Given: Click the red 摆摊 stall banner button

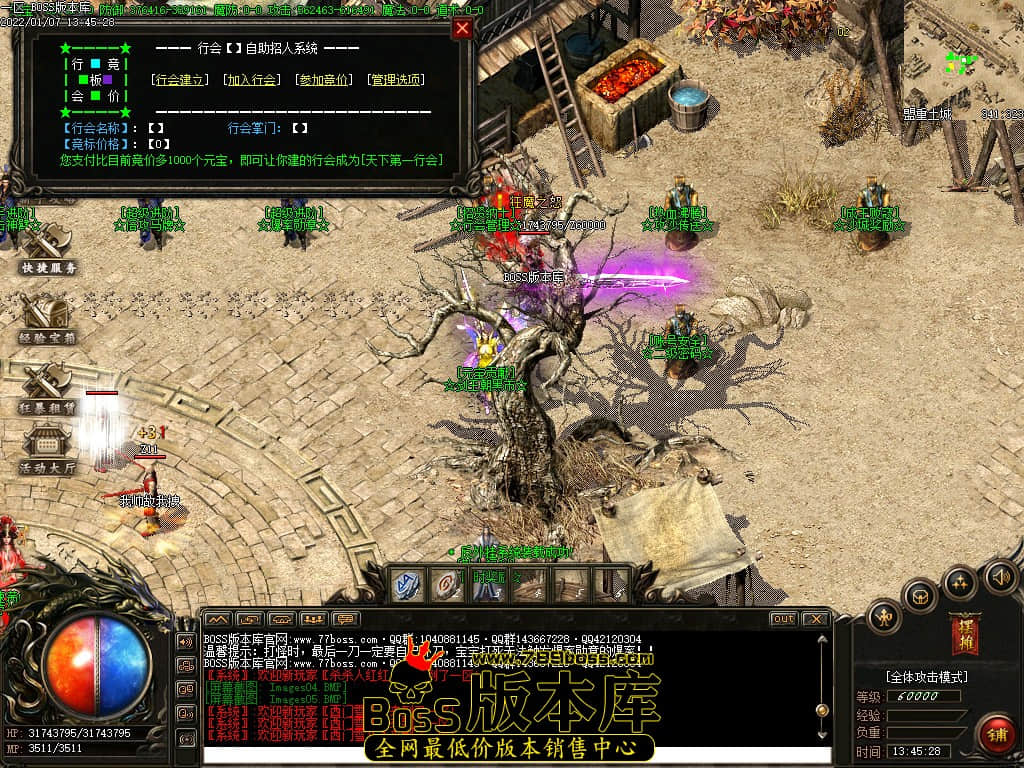Looking at the screenshot, I should click(966, 632).
